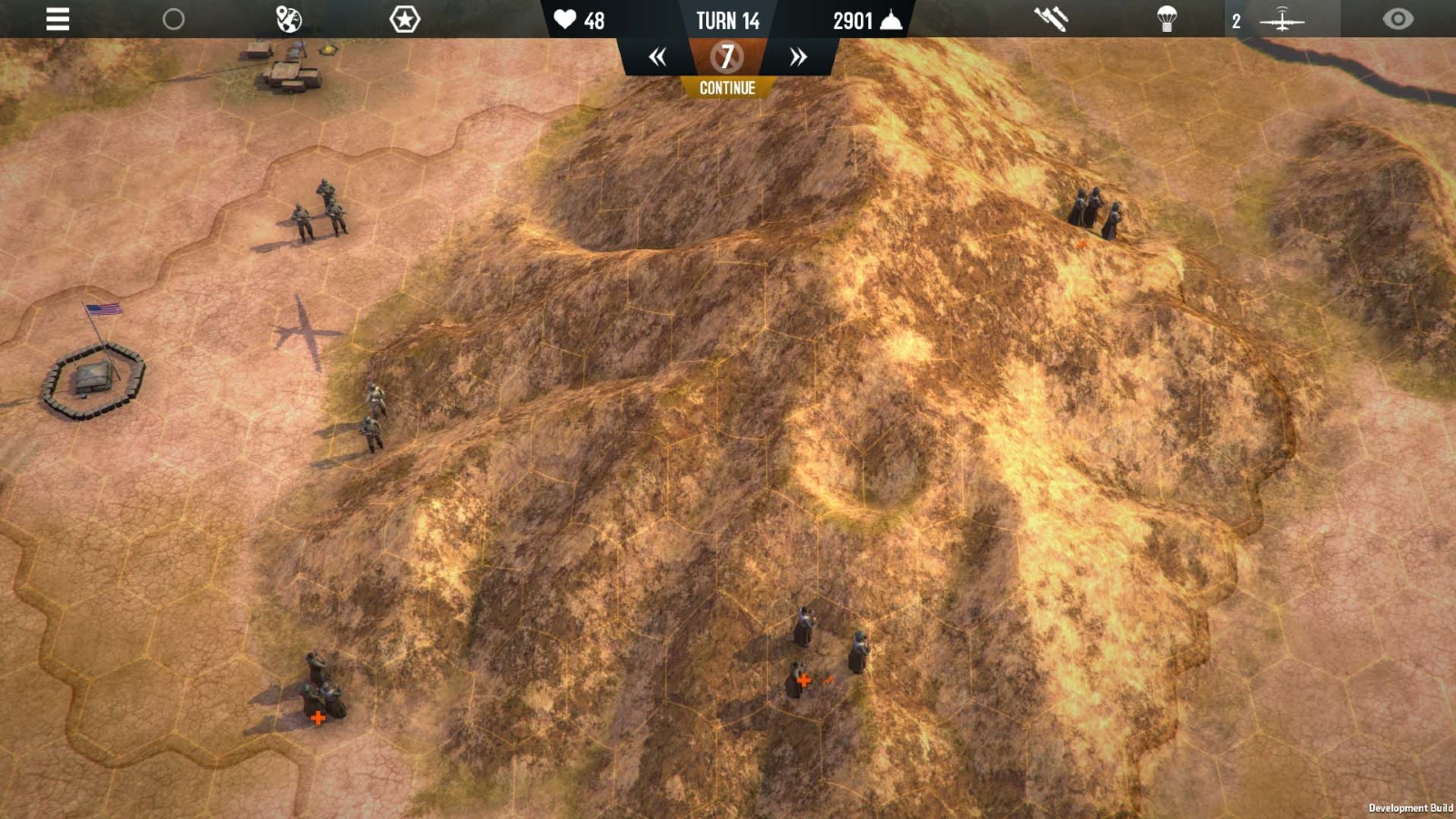Open the medals and achievements panel
Viewport: 1456px width, 819px height.
403,18
